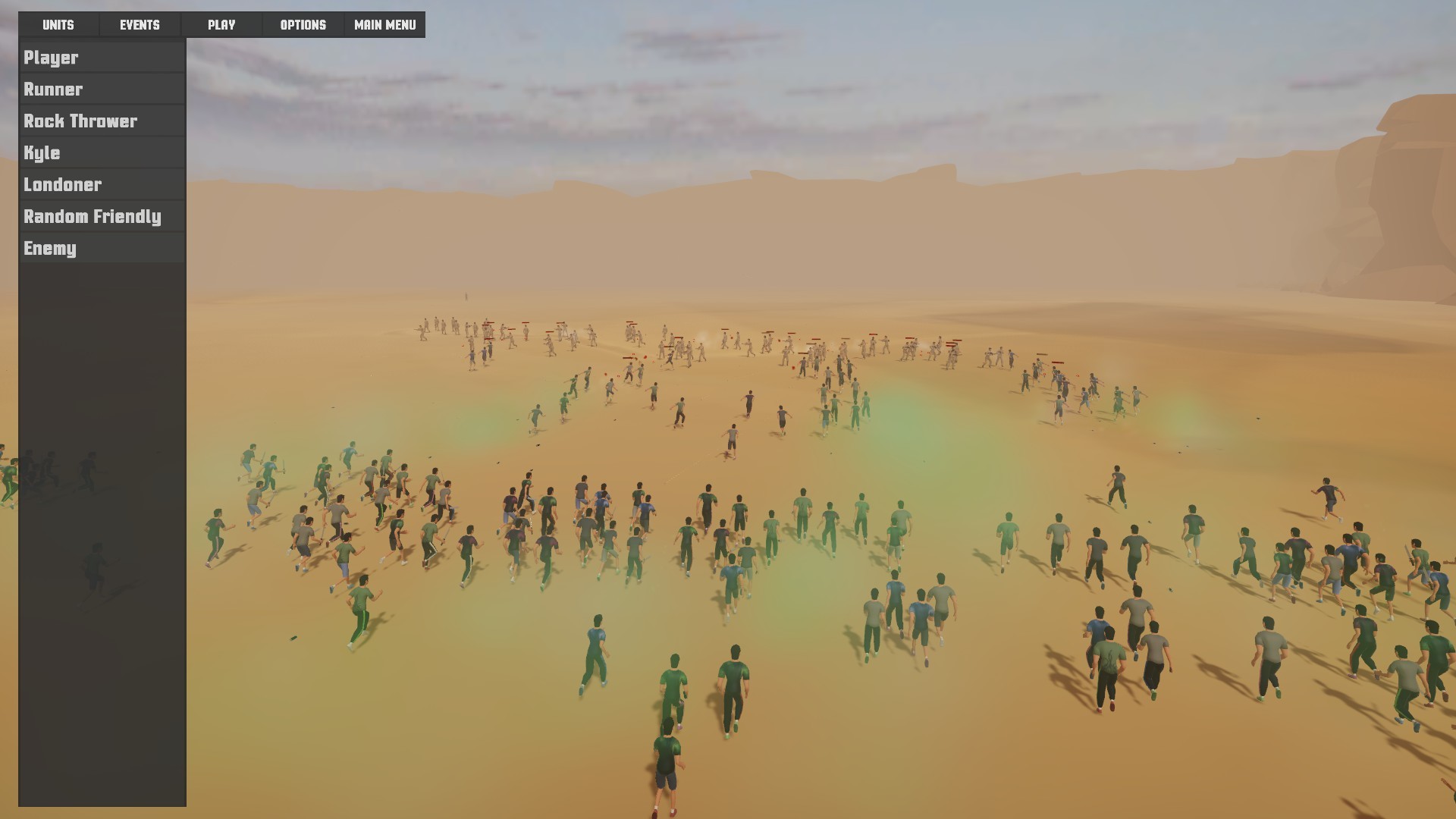Viewport: 1456px width, 819px height.
Task: Return to the MAIN MENU
Action: [384, 24]
